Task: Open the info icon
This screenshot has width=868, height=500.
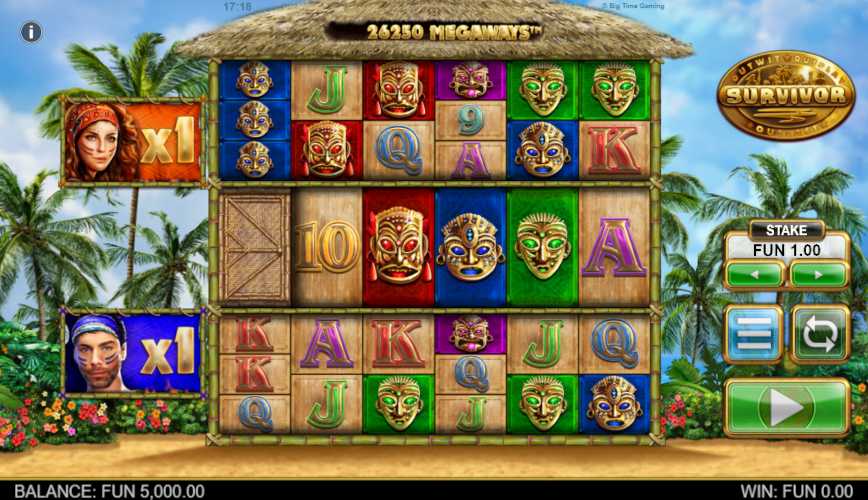Action: (x=31, y=32)
